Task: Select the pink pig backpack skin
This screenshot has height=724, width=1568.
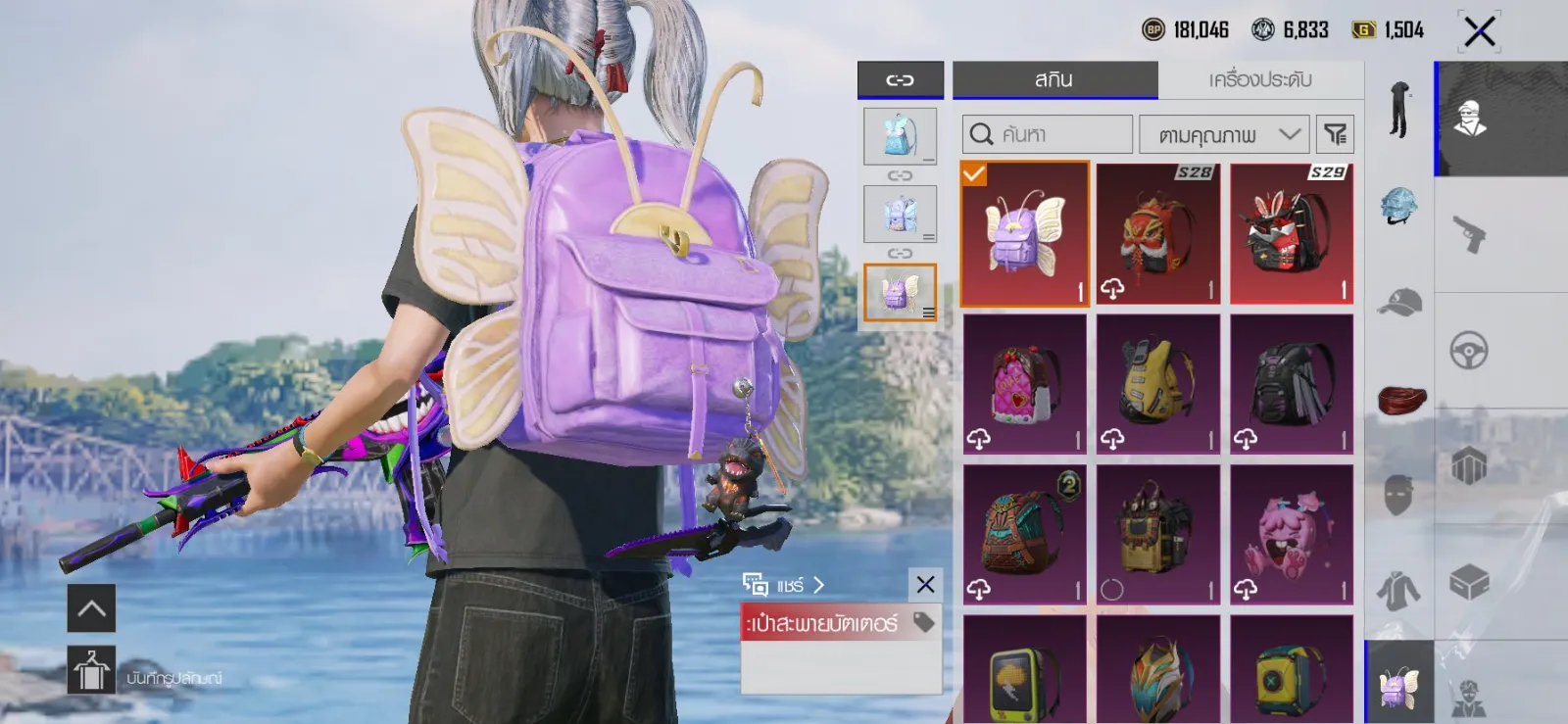Action: (x=1292, y=535)
